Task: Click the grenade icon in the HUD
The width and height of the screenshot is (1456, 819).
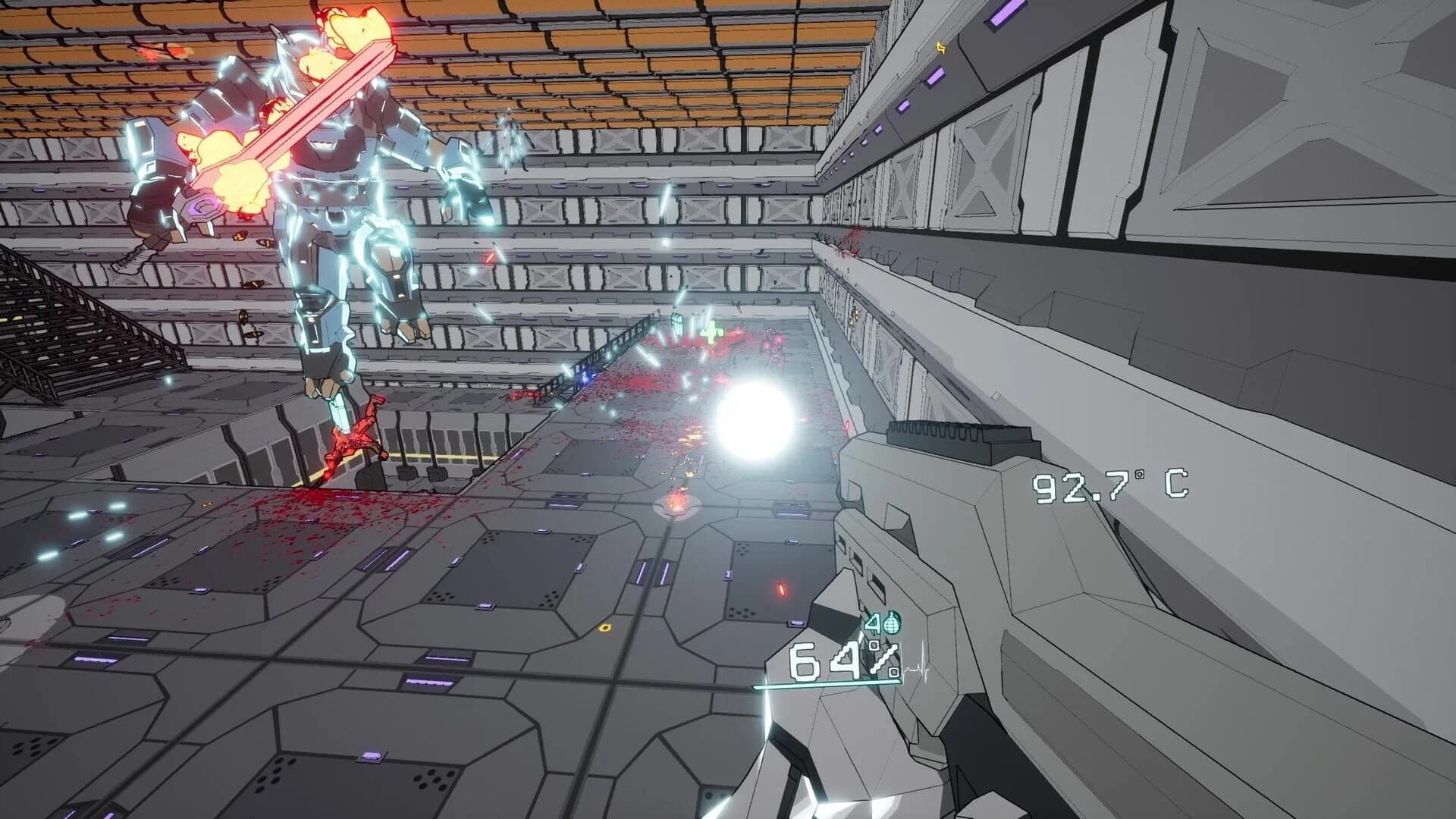Action: pos(892,623)
